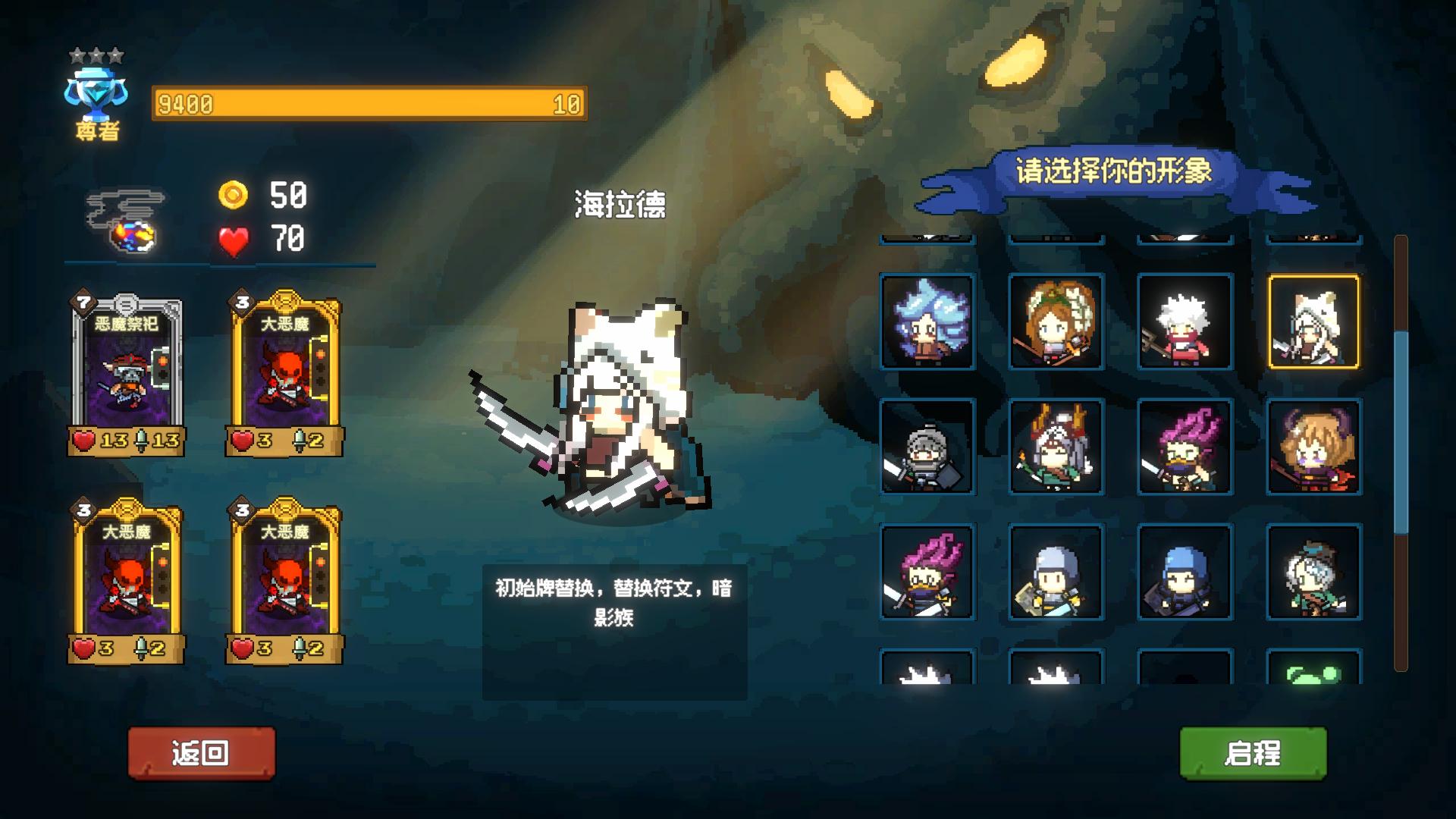1456x819 pixels.
Task: Click the highlighted fox-hooded swordswoman avatar
Action: [x=1314, y=322]
